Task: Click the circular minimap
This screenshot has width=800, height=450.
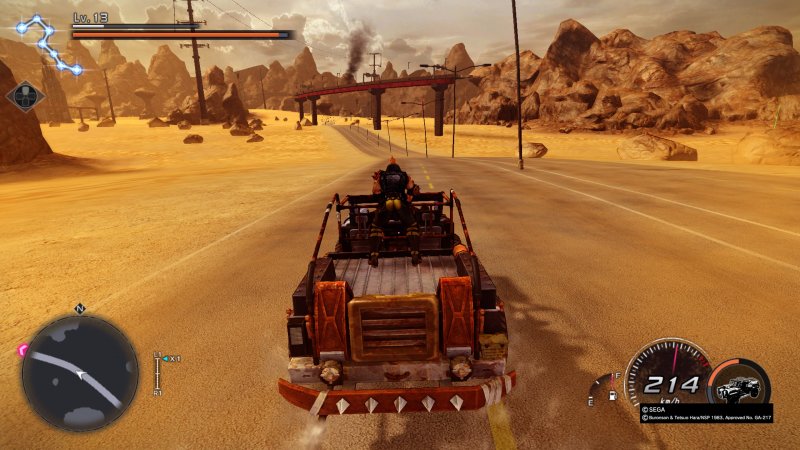Action: coord(79,372)
